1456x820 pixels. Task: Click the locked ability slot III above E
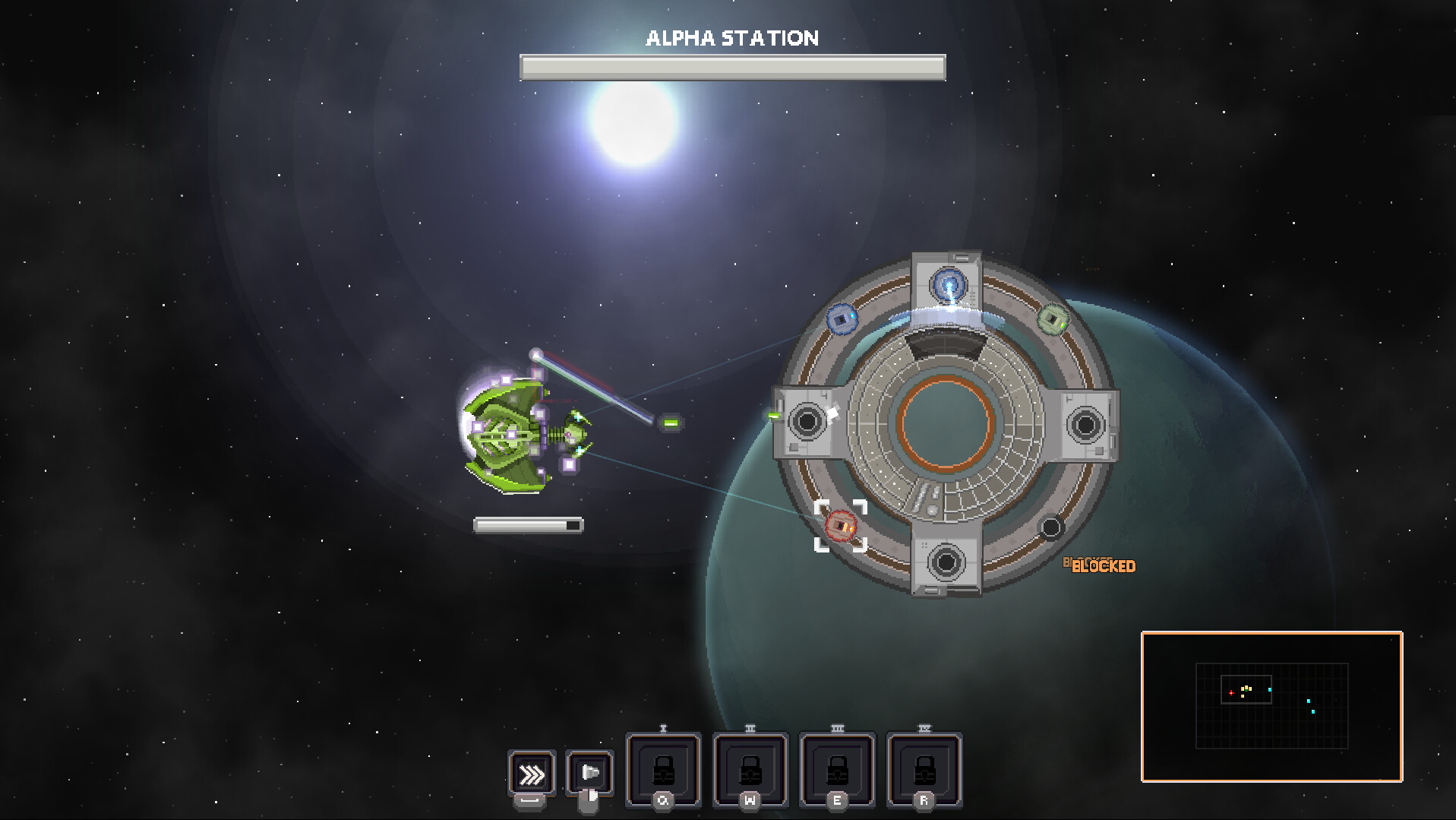click(837, 770)
